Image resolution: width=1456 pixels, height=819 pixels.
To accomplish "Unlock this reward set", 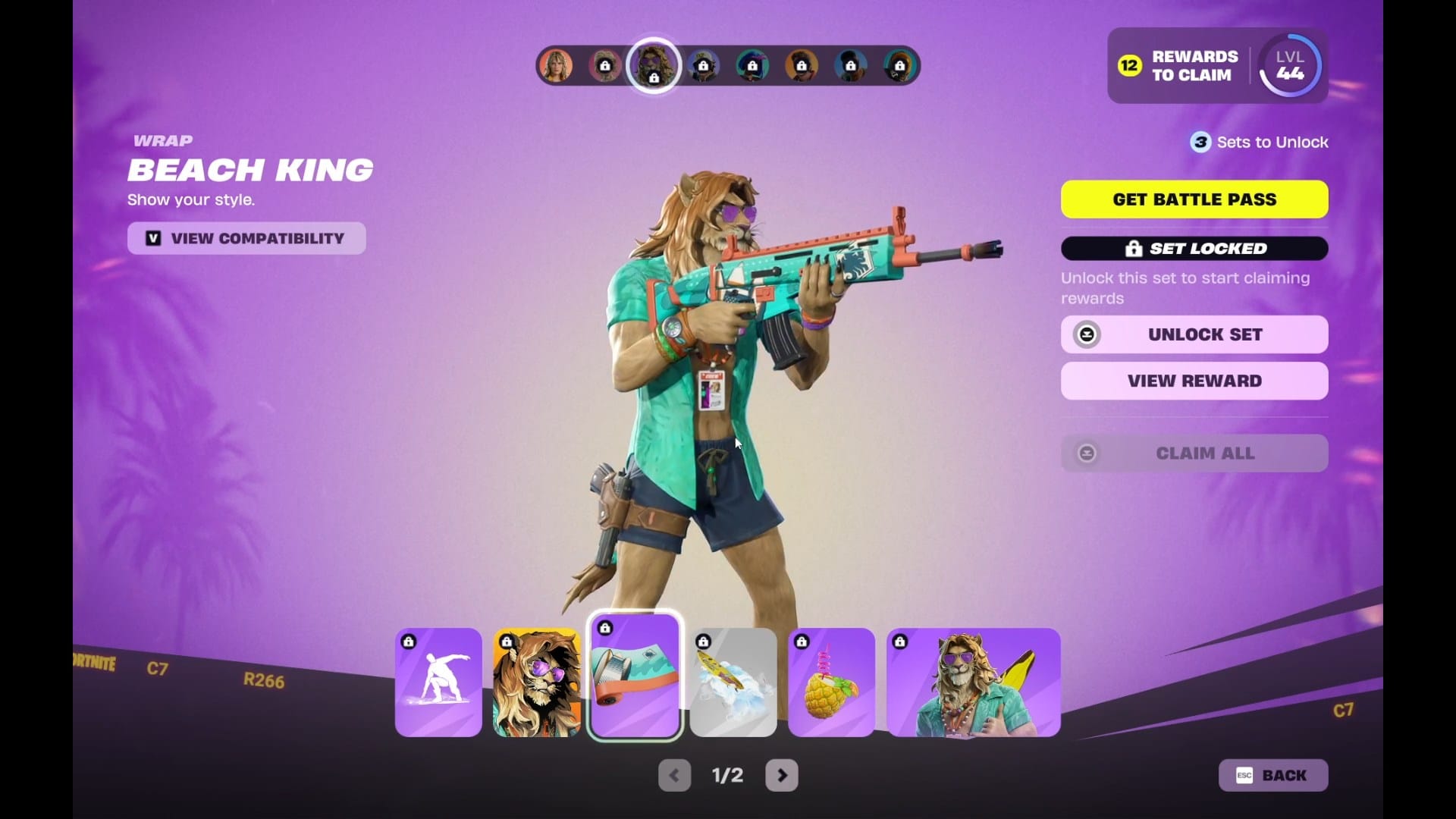I will 1194,334.
